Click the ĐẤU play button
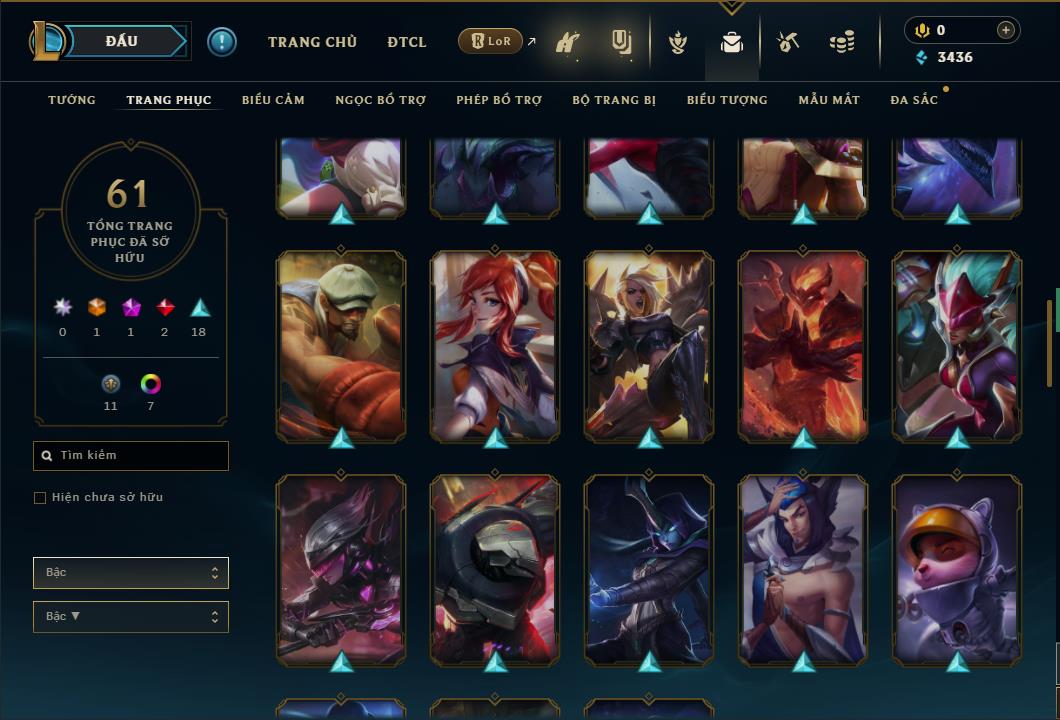The height and width of the screenshot is (720, 1060). (121, 41)
